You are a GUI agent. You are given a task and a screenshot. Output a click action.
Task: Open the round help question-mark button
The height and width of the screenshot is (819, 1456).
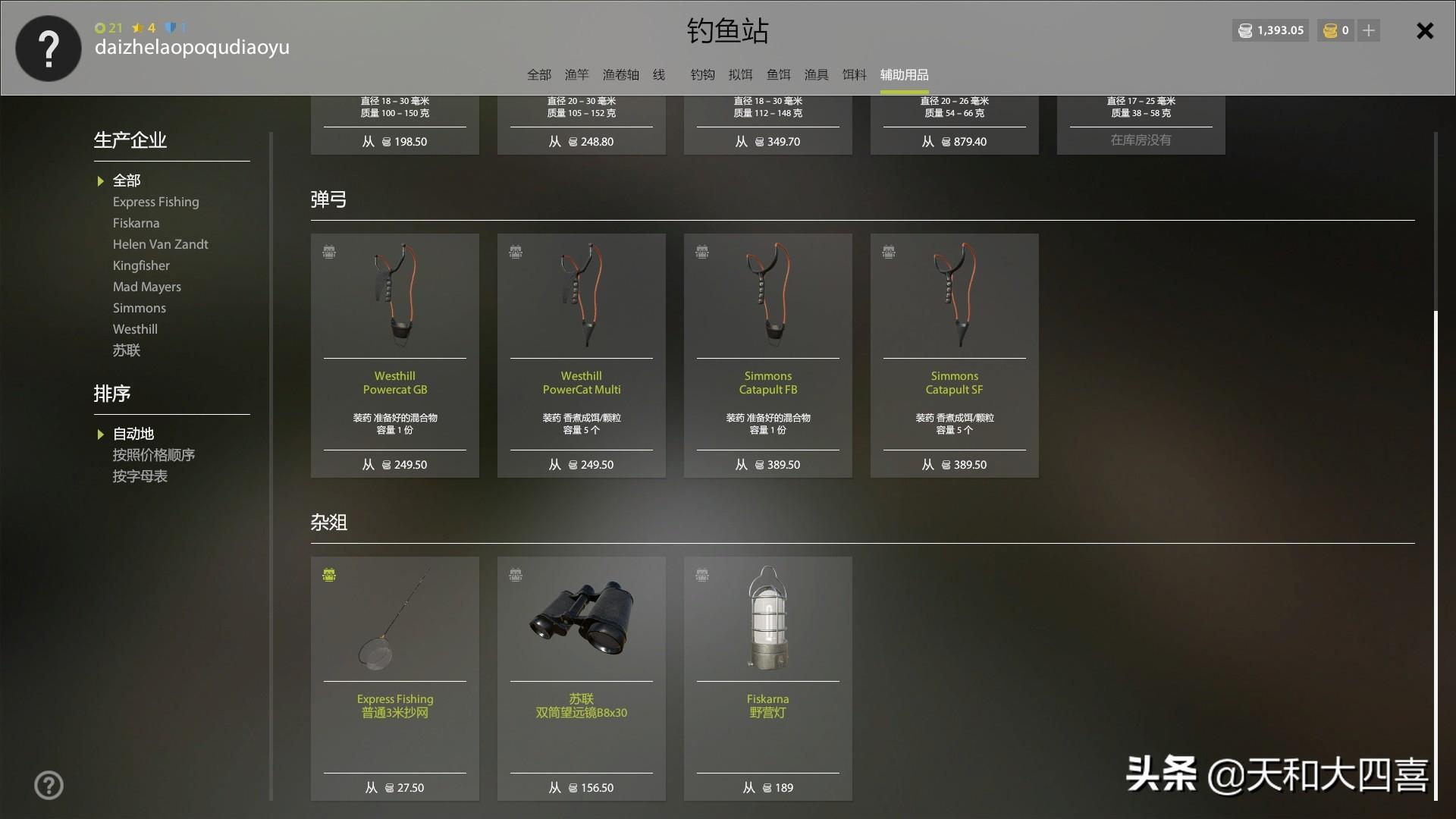pos(49,786)
